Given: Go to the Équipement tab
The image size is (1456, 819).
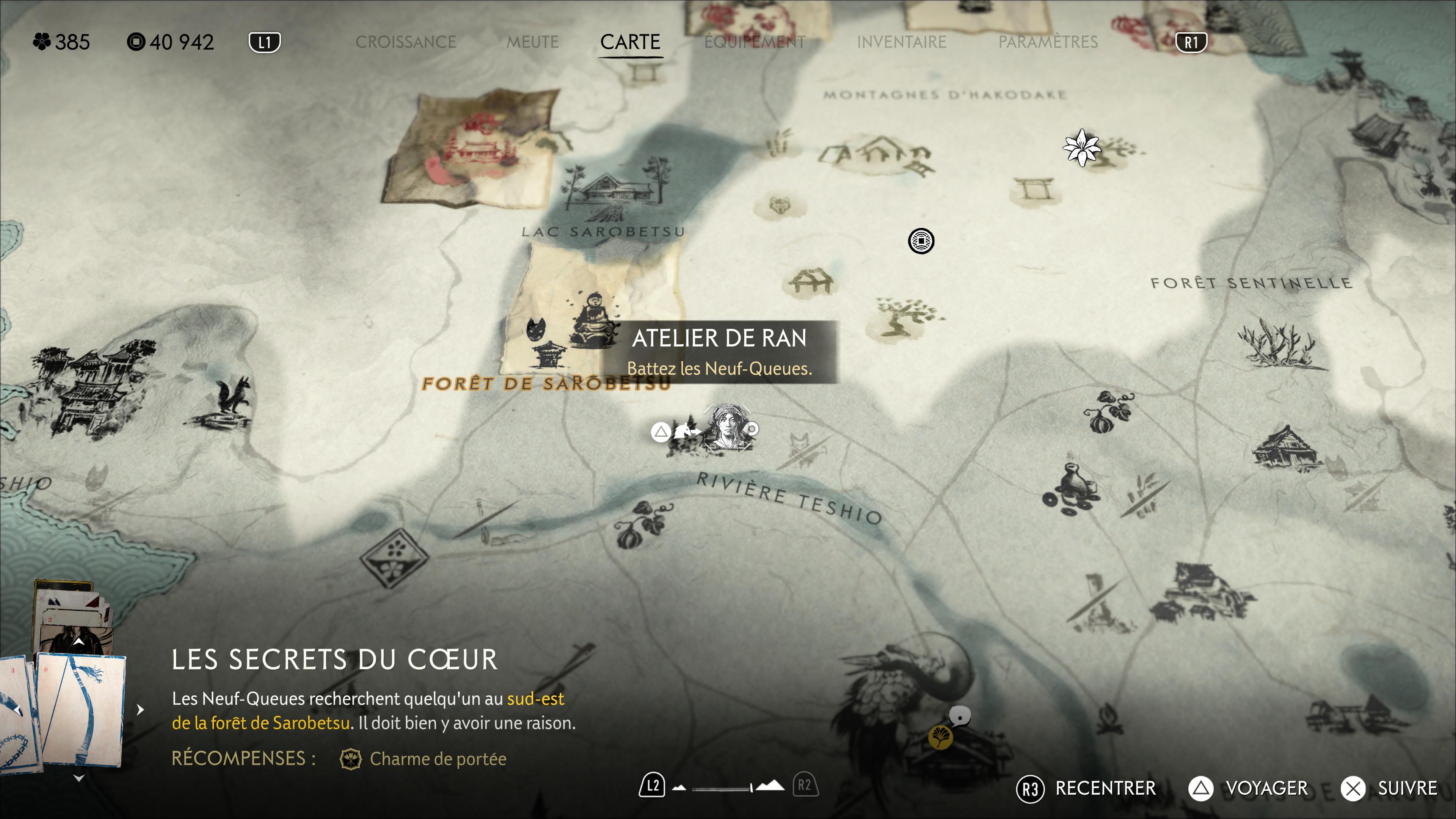Looking at the screenshot, I should pos(755,42).
